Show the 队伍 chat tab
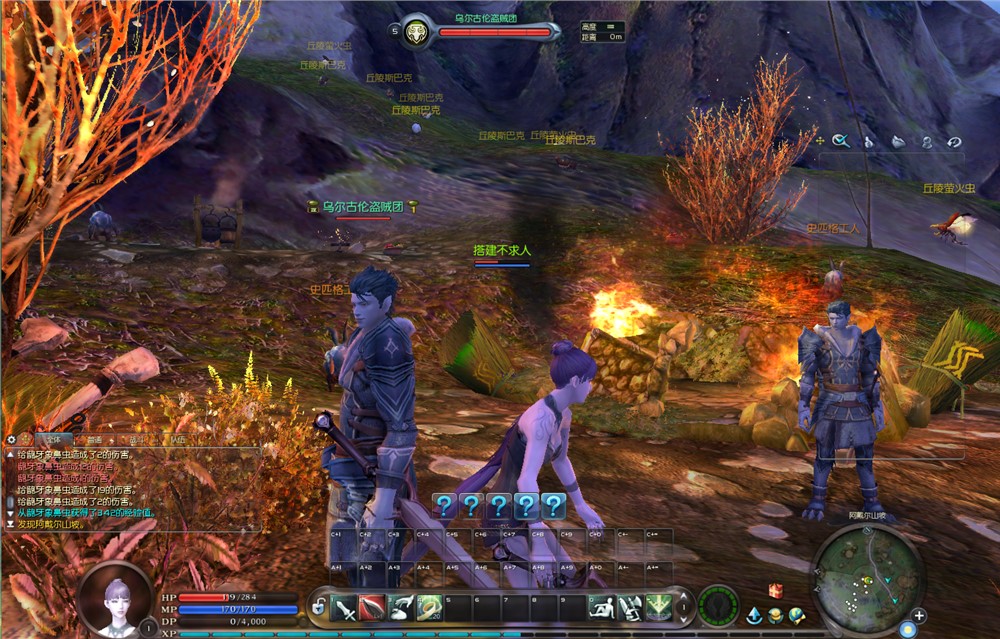Screen dimensions: 1000x639 pyautogui.click(x=177, y=439)
